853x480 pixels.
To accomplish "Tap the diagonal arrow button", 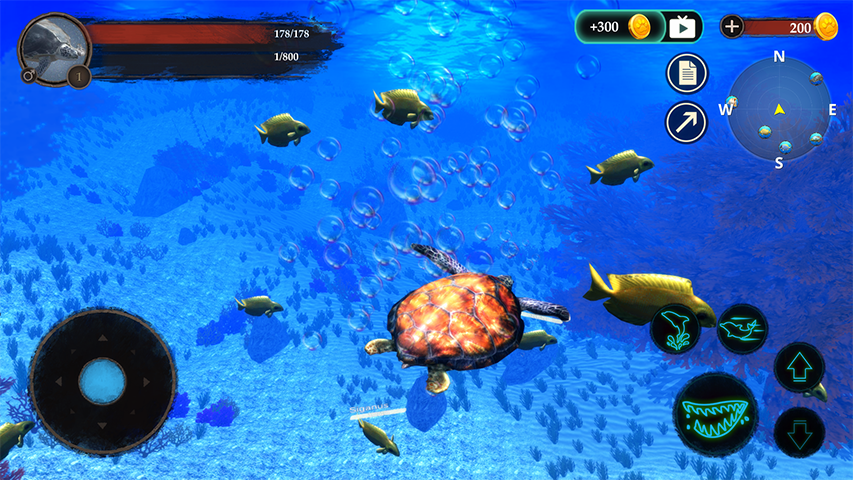I will pyautogui.click(x=686, y=122).
